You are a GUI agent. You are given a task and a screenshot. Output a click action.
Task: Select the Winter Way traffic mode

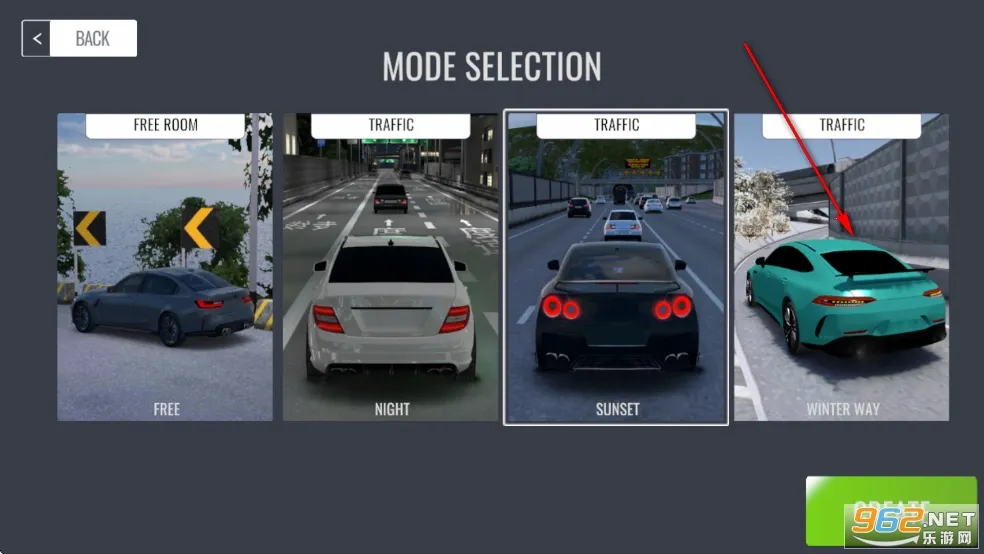[x=841, y=267]
